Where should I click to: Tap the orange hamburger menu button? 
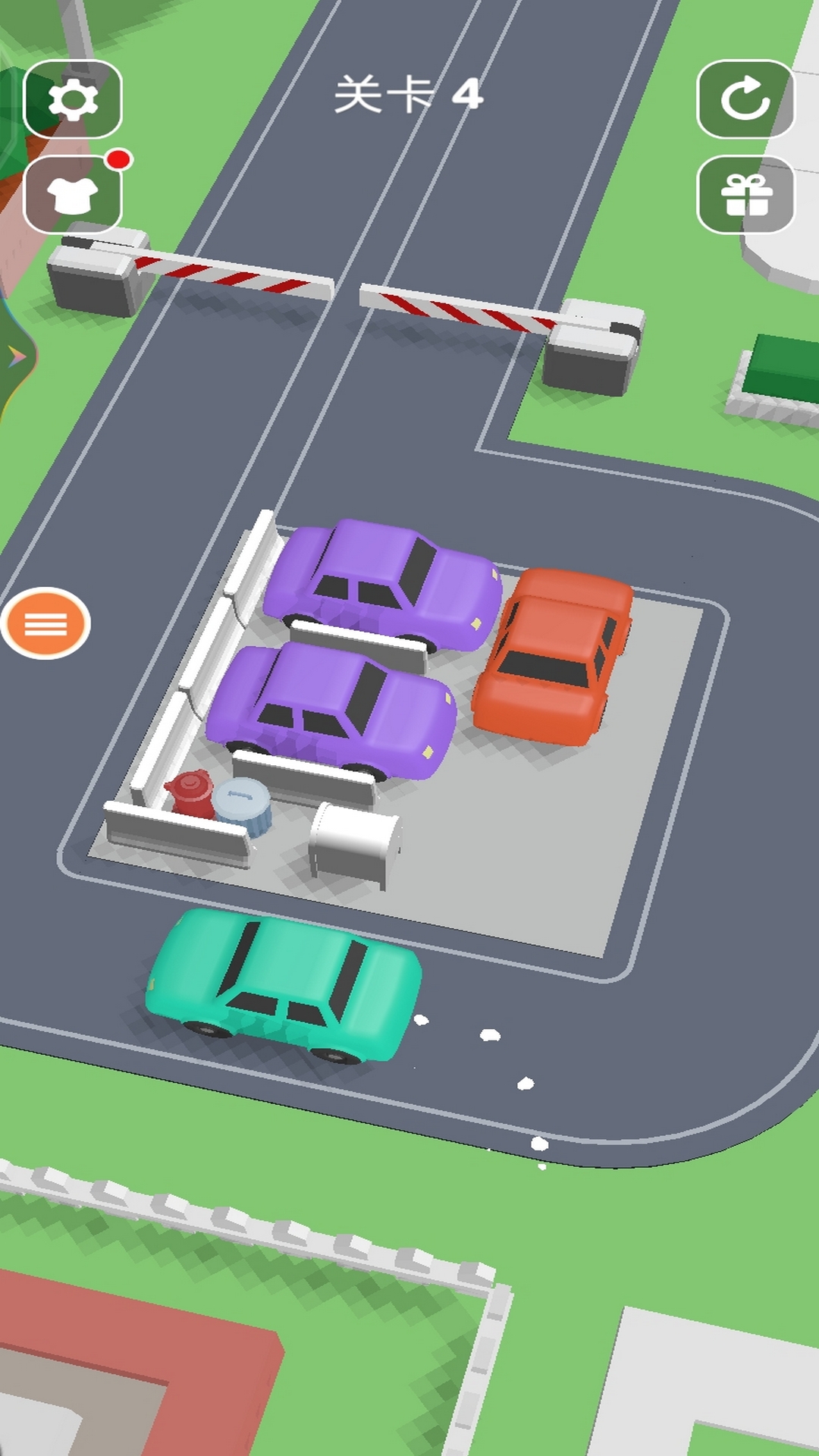tap(45, 623)
